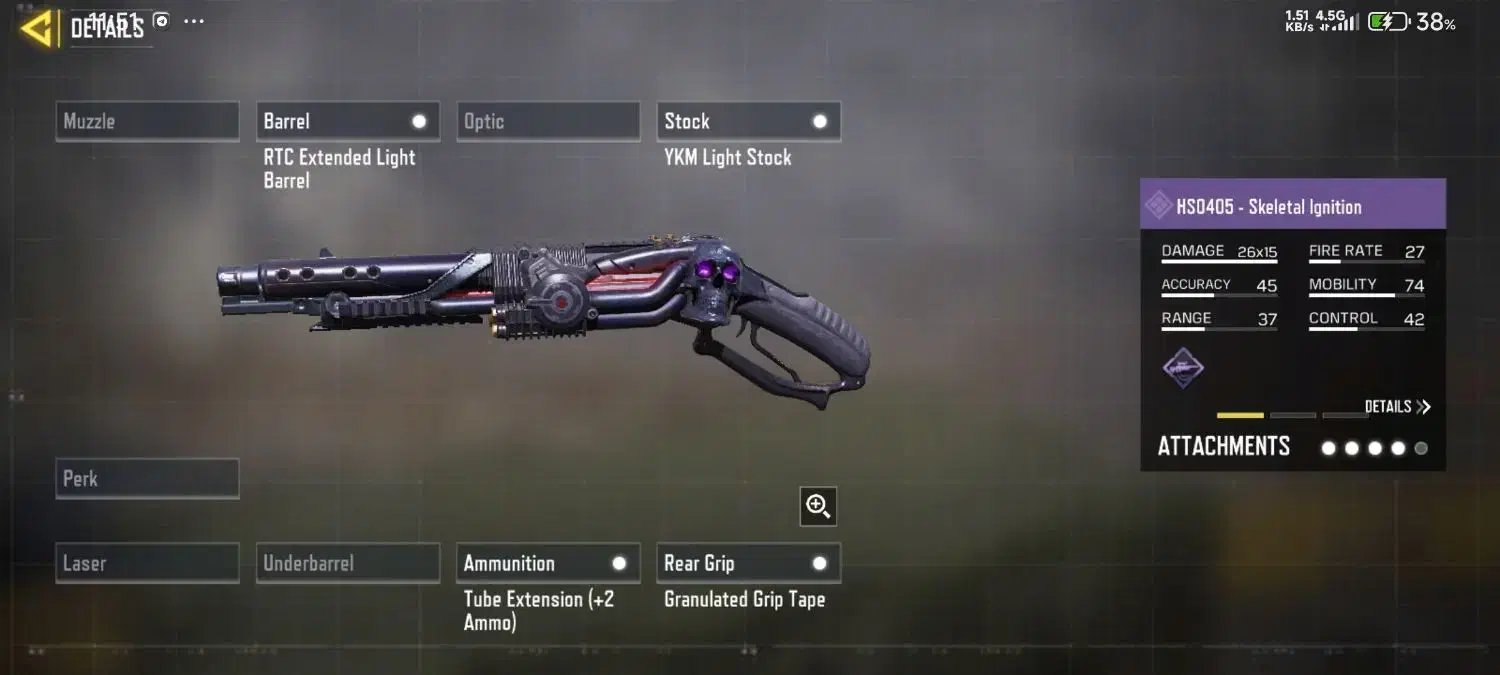This screenshot has height=675, width=1500.
Task: Select the Rear Grip attachment slot
Action: click(748, 563)
